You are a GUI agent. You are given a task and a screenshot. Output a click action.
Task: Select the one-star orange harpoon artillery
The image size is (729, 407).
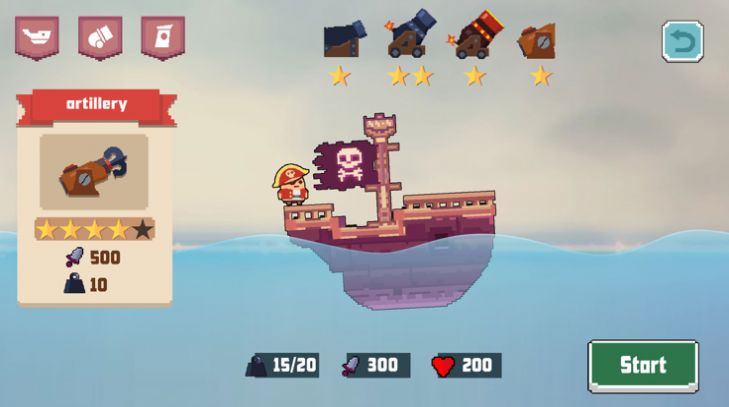click(x=538, y=42)
